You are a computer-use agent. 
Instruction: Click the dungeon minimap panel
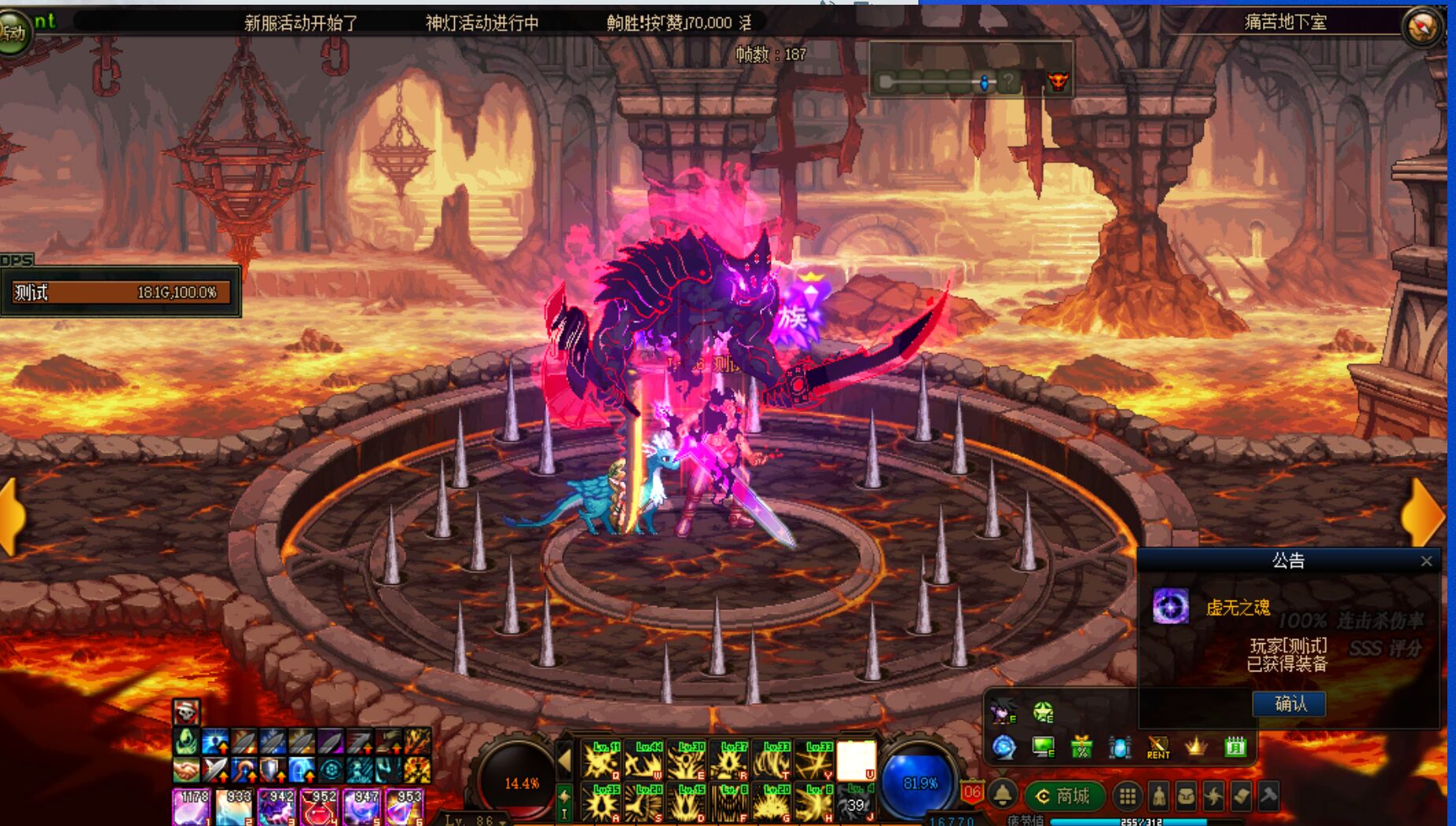pos(971,71)
